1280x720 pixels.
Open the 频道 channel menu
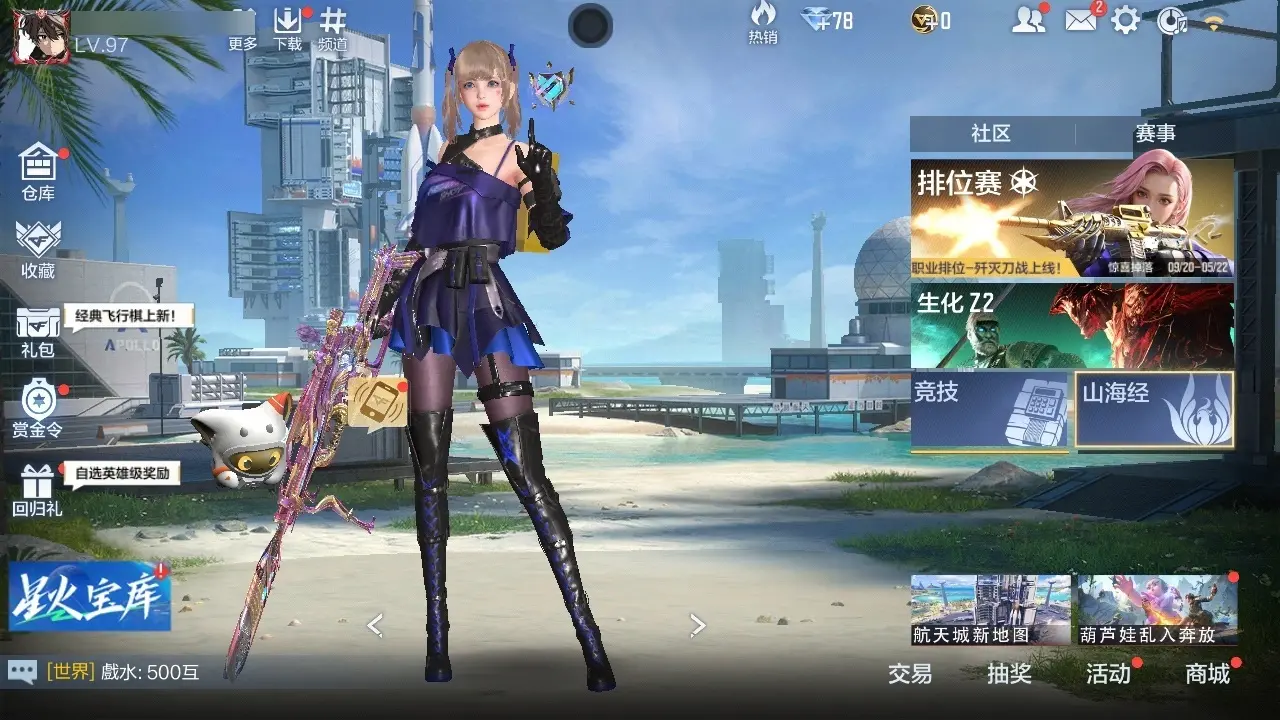[333, 28]
